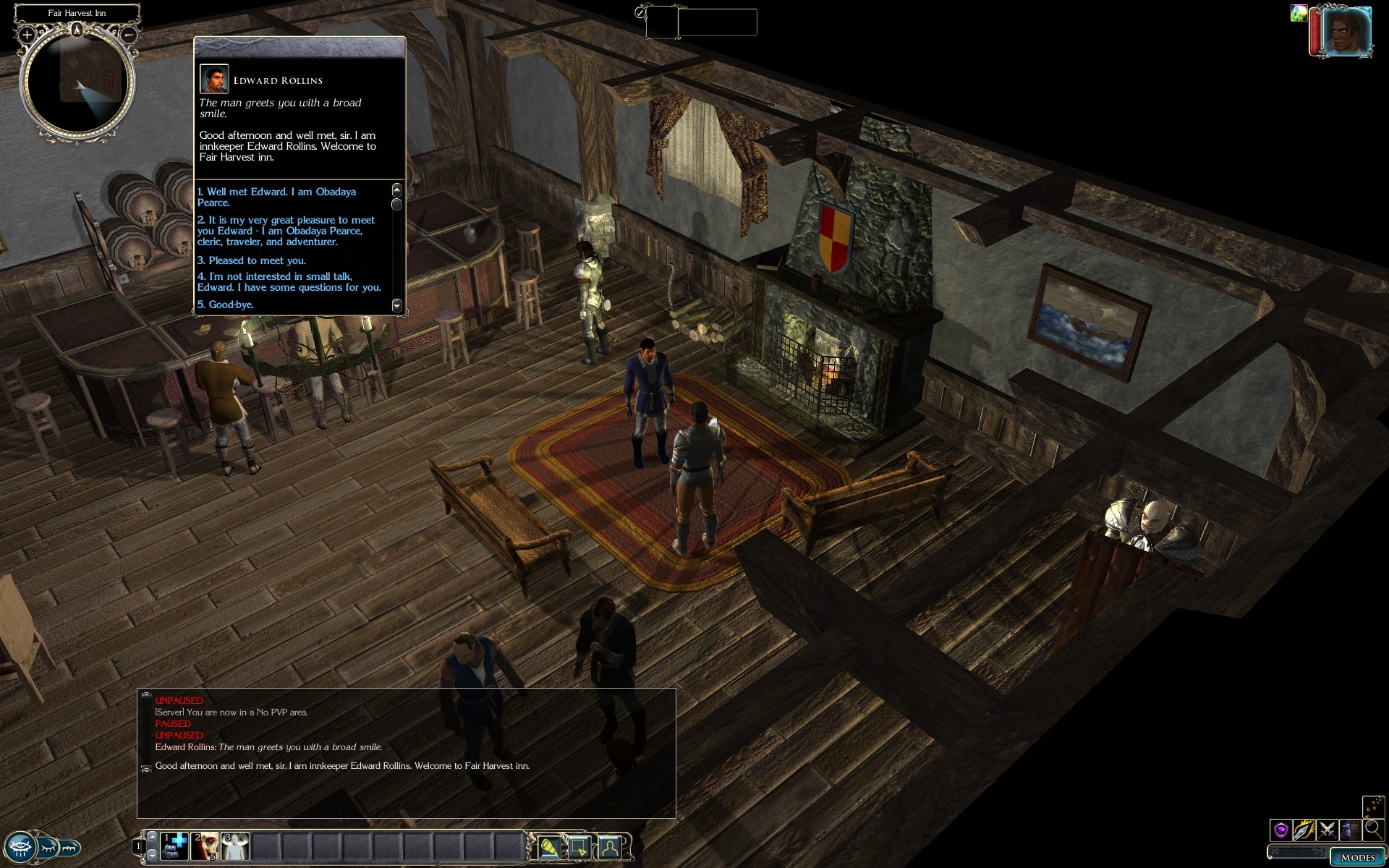This screenshot has width=1389, height=868.
Task: Activate the purple shield mode icon
Action: point(1281,829)
